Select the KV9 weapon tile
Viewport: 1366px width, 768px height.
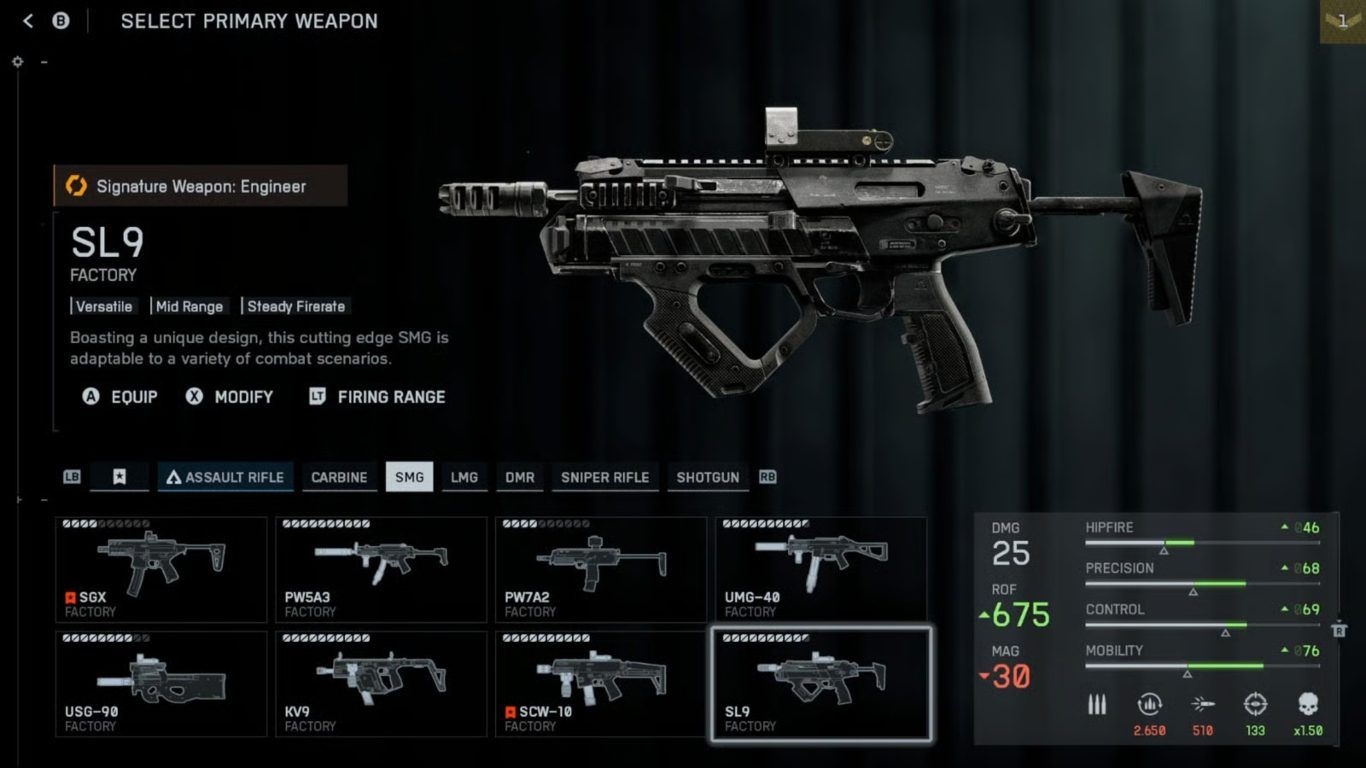381,684
